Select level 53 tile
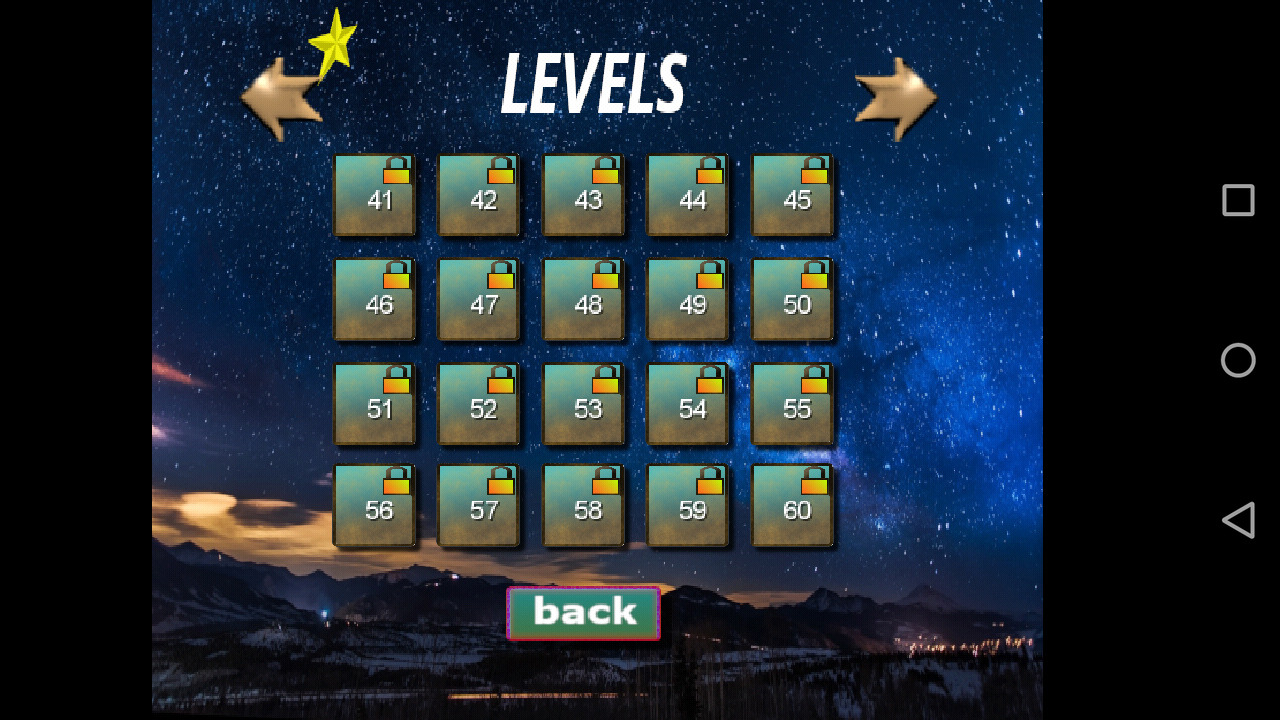The width and height of the screenshot is (1280, 720). click(583, 405)
